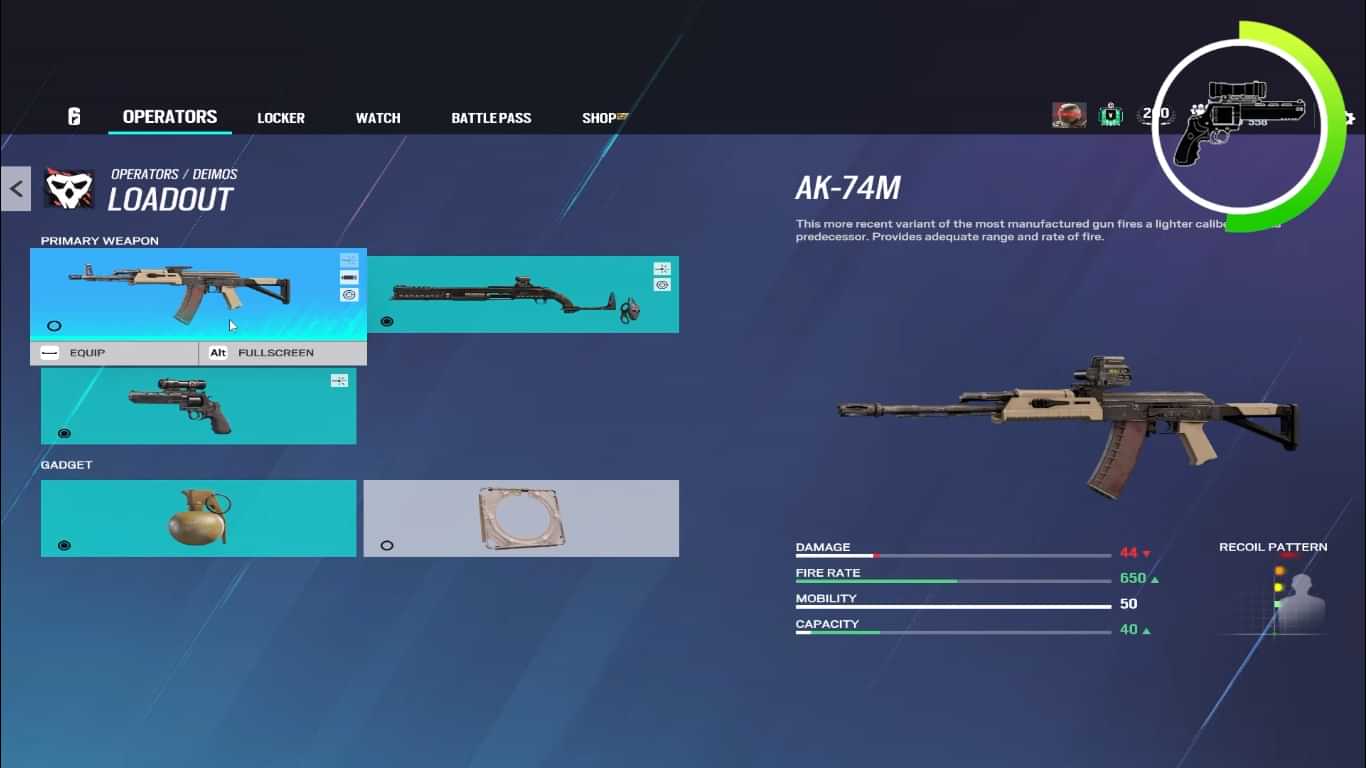Click the green squad badge icon
Image resolution: width=1366 pixels, height=768 pixels.
point(1111,116)
